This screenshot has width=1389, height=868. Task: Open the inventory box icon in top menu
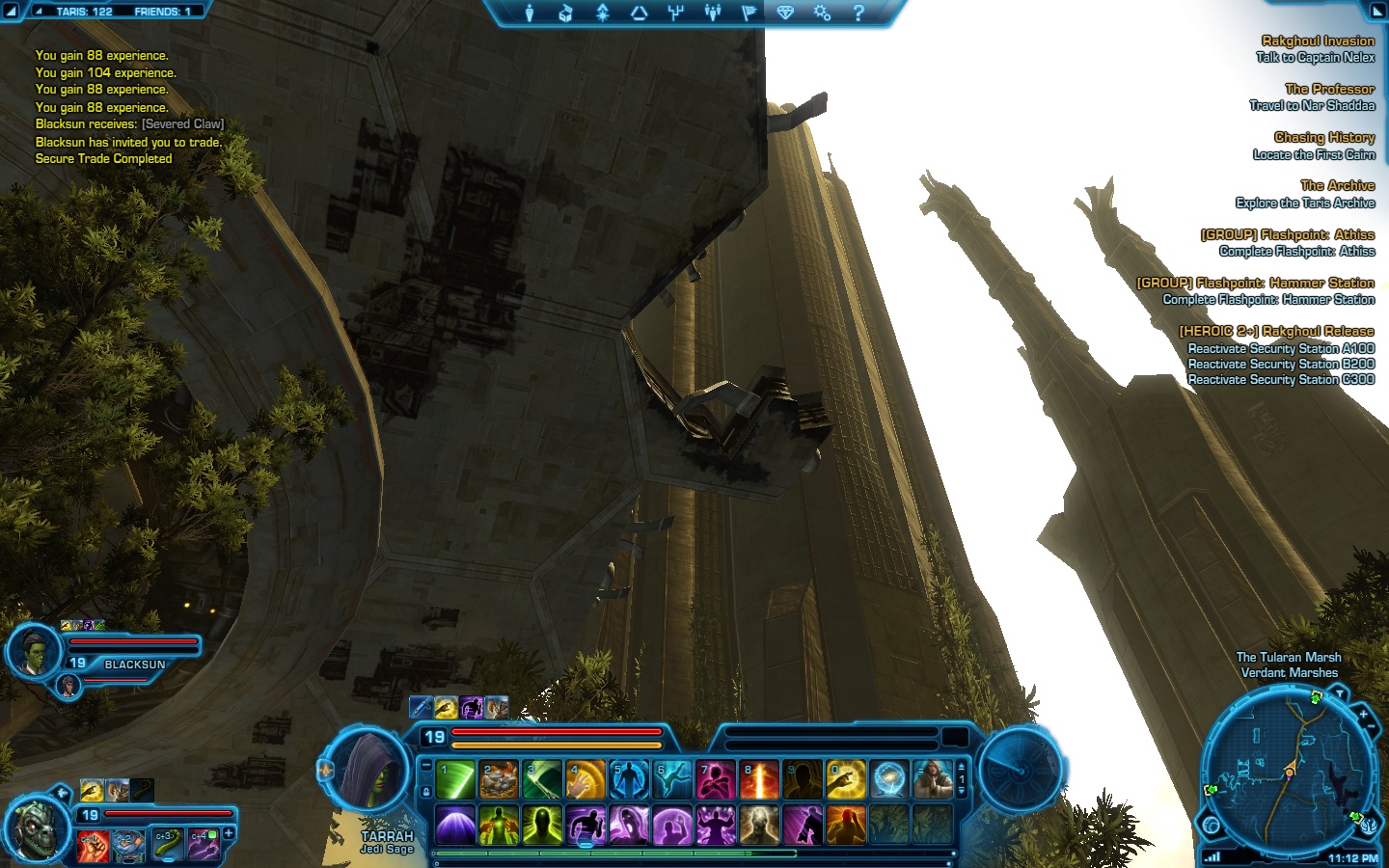tap(565, 13)
